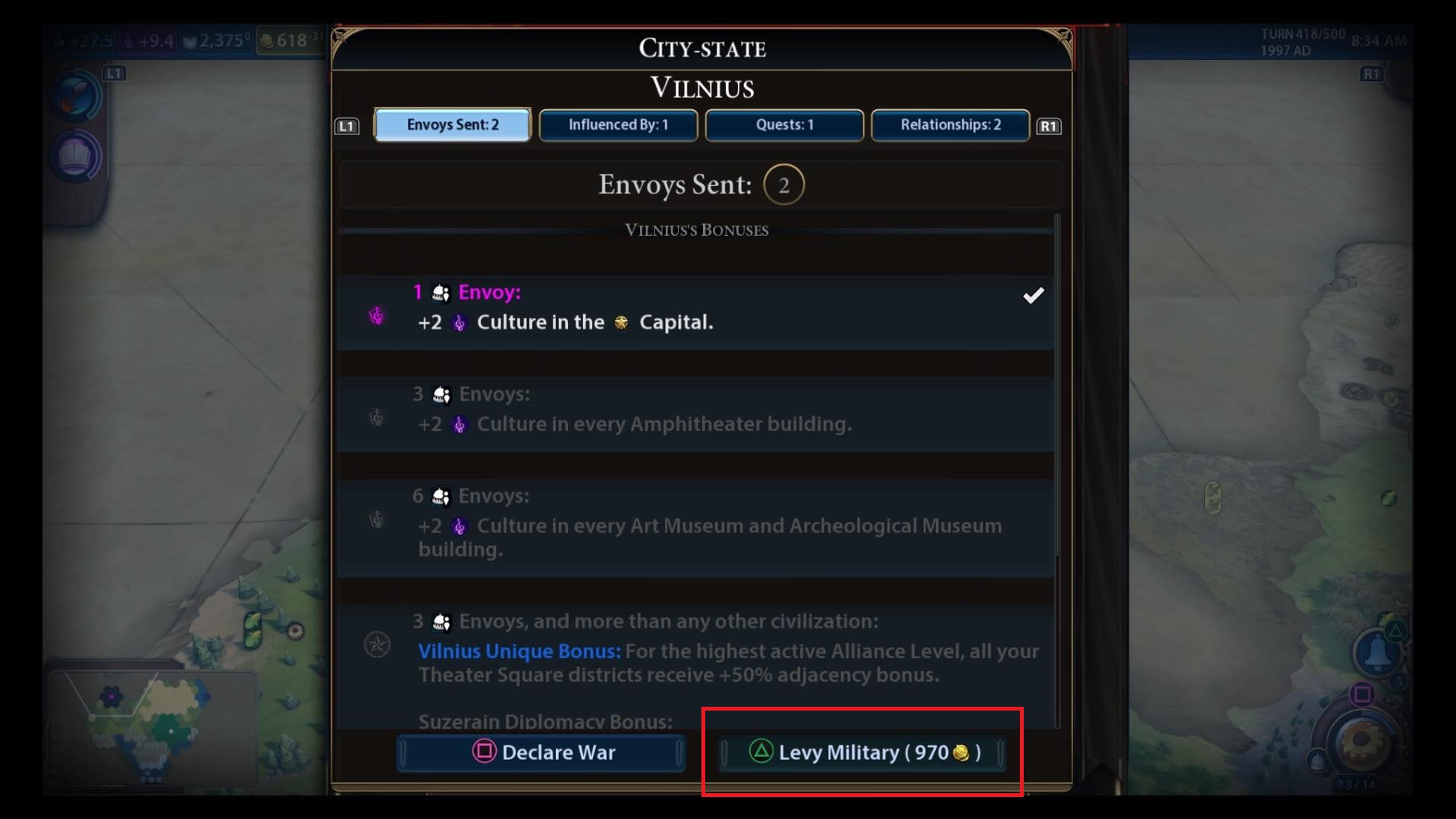Select the Envoys Sent tab
The width and height of the screenshot is (1456, 819).
[x=452, y=125]
